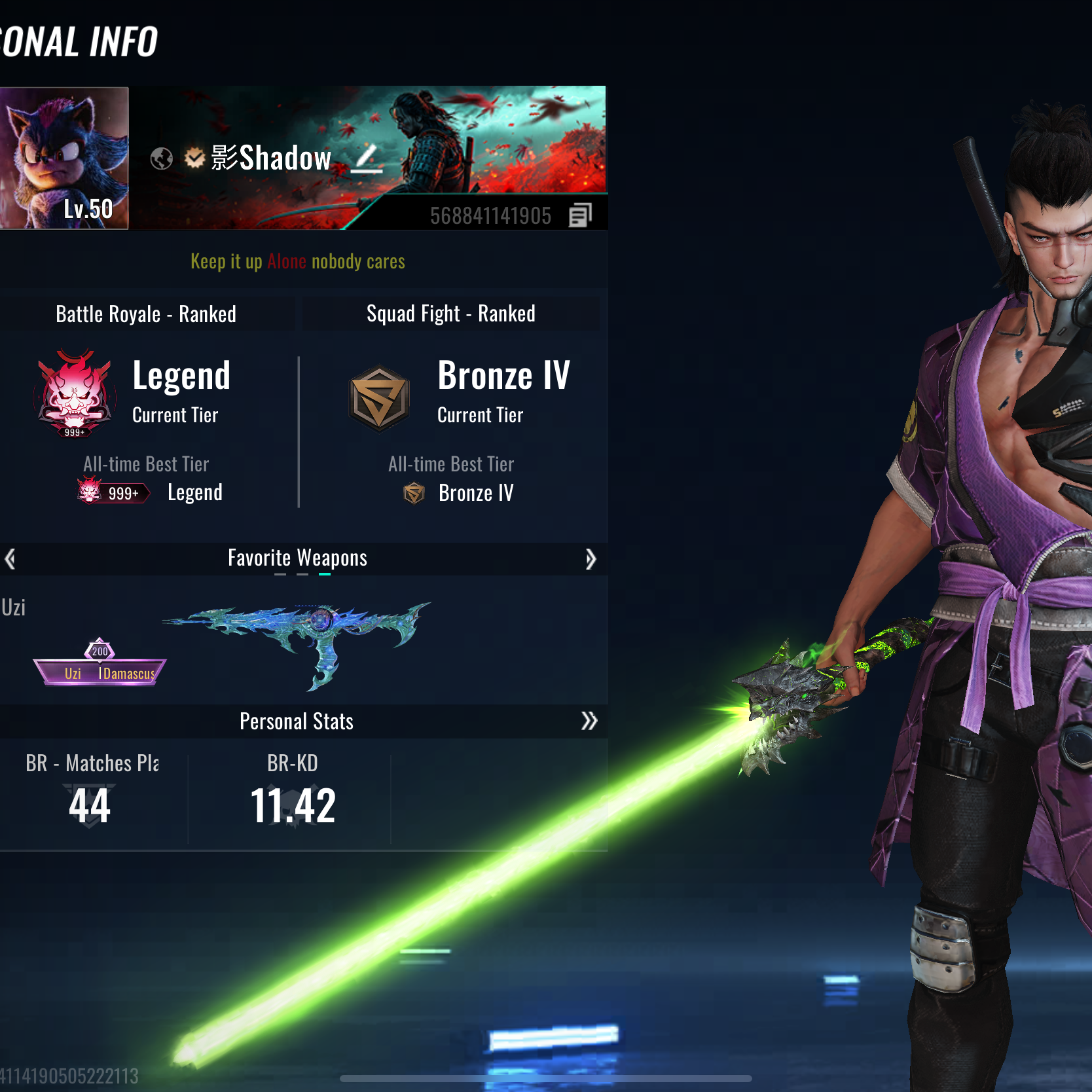This screenshot has height=1092, width=1092.
Task: Select the Squad Fight - Ranked header
Action: coord(450,314)
